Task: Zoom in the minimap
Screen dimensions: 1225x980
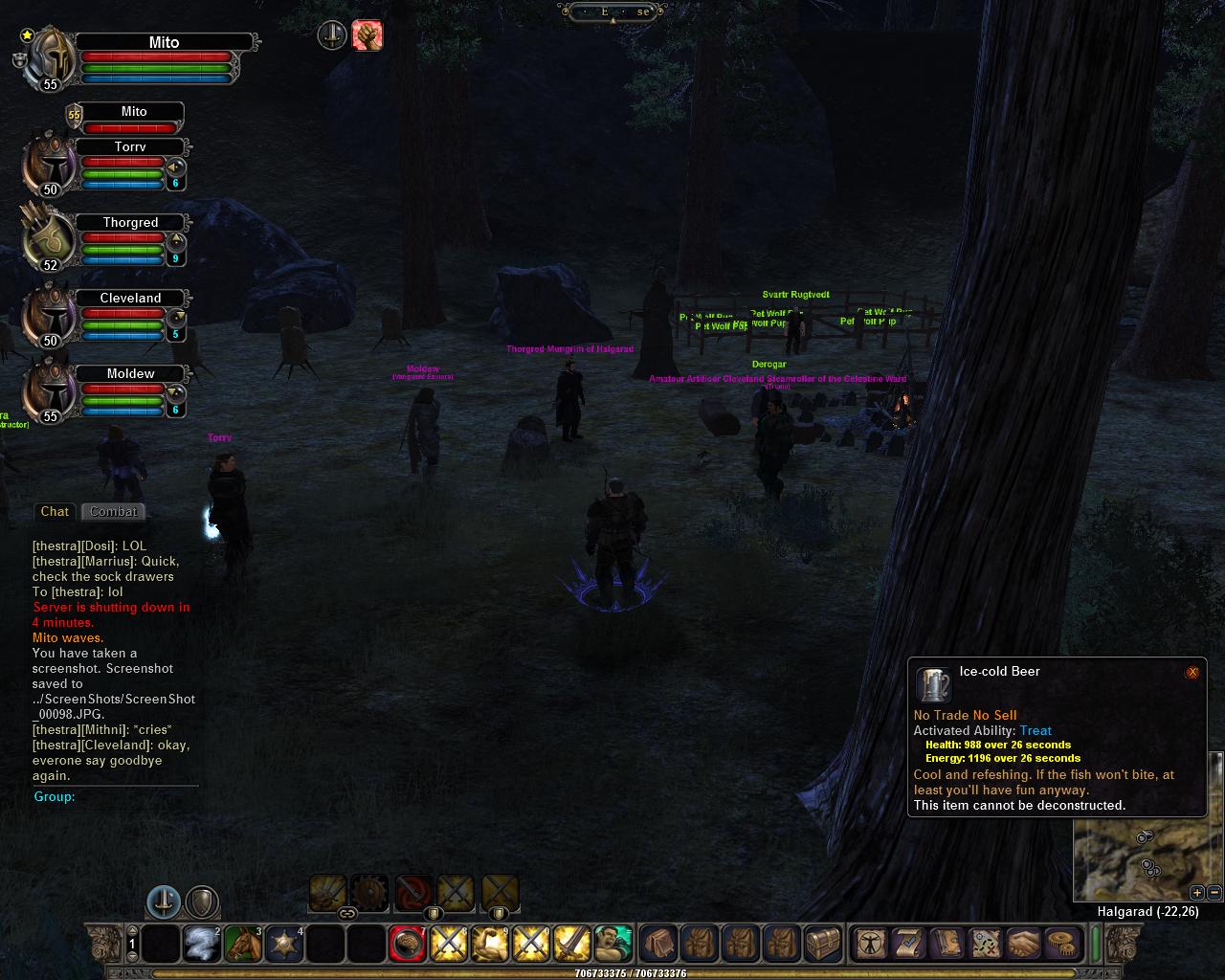Action: [1197, 893]
